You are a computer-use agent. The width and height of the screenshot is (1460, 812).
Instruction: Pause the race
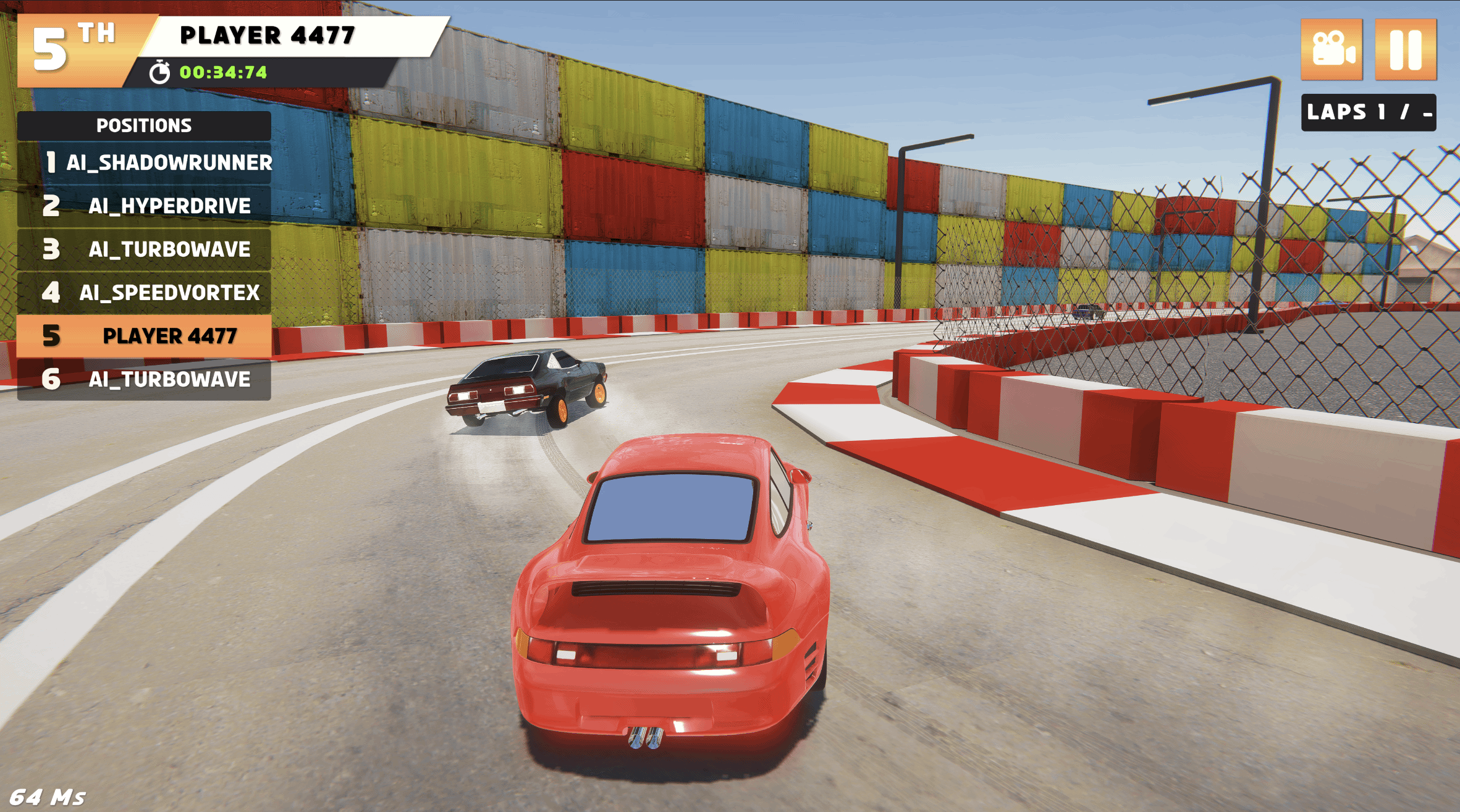pos(1405,50)
